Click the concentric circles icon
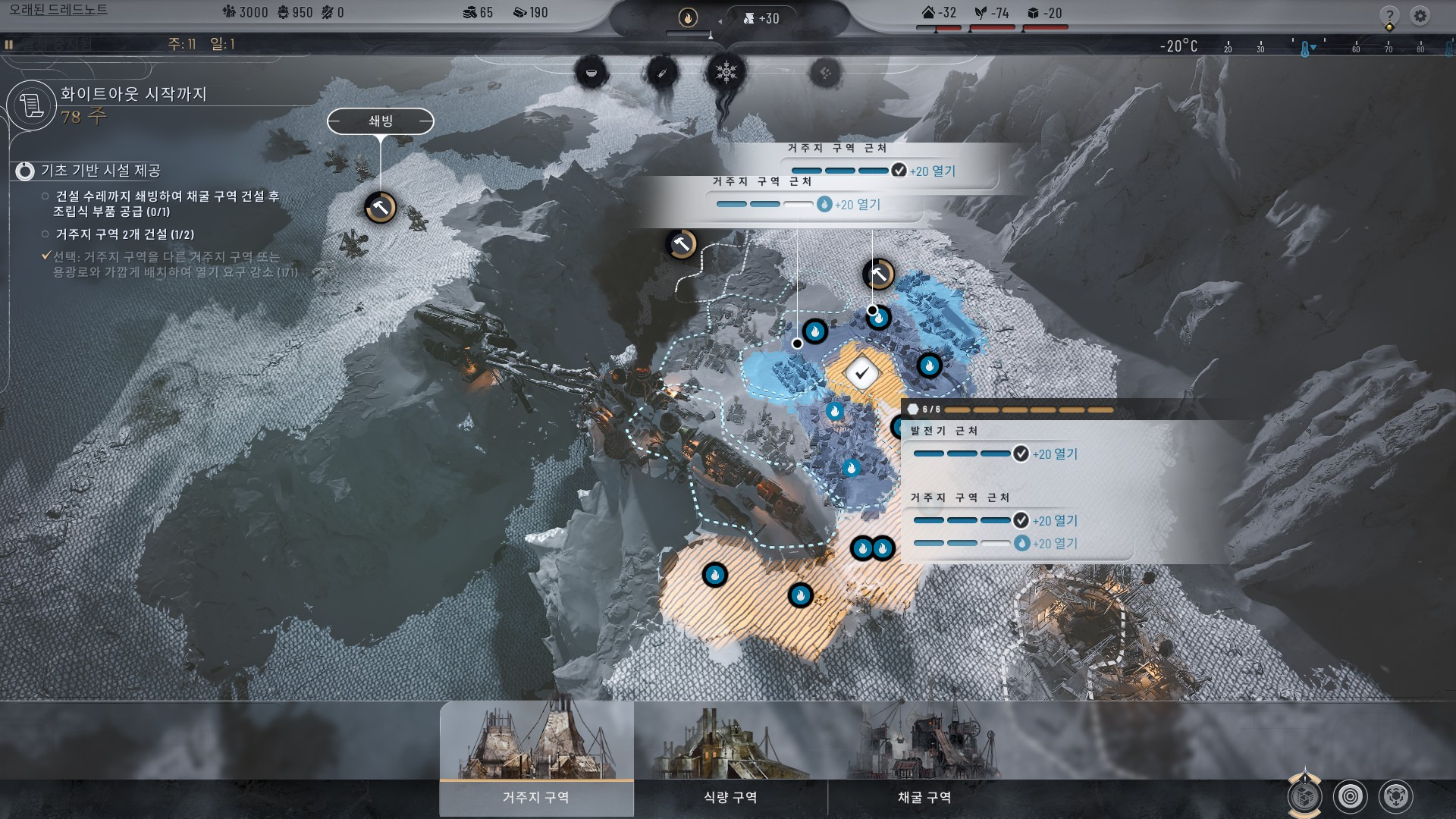The image size is (1456, 819). click(1351, 796)
